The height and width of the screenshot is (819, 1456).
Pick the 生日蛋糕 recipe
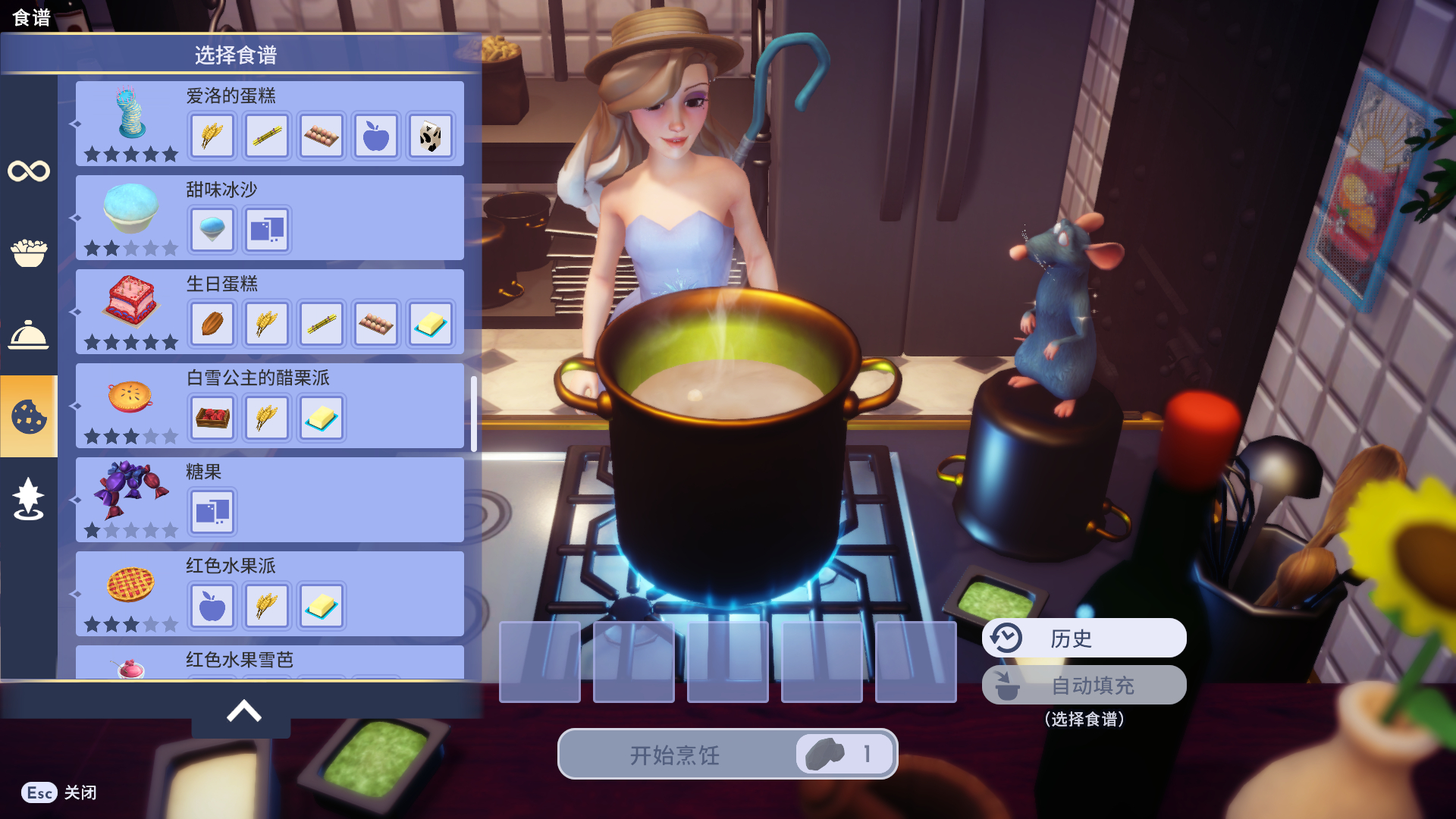269,312
